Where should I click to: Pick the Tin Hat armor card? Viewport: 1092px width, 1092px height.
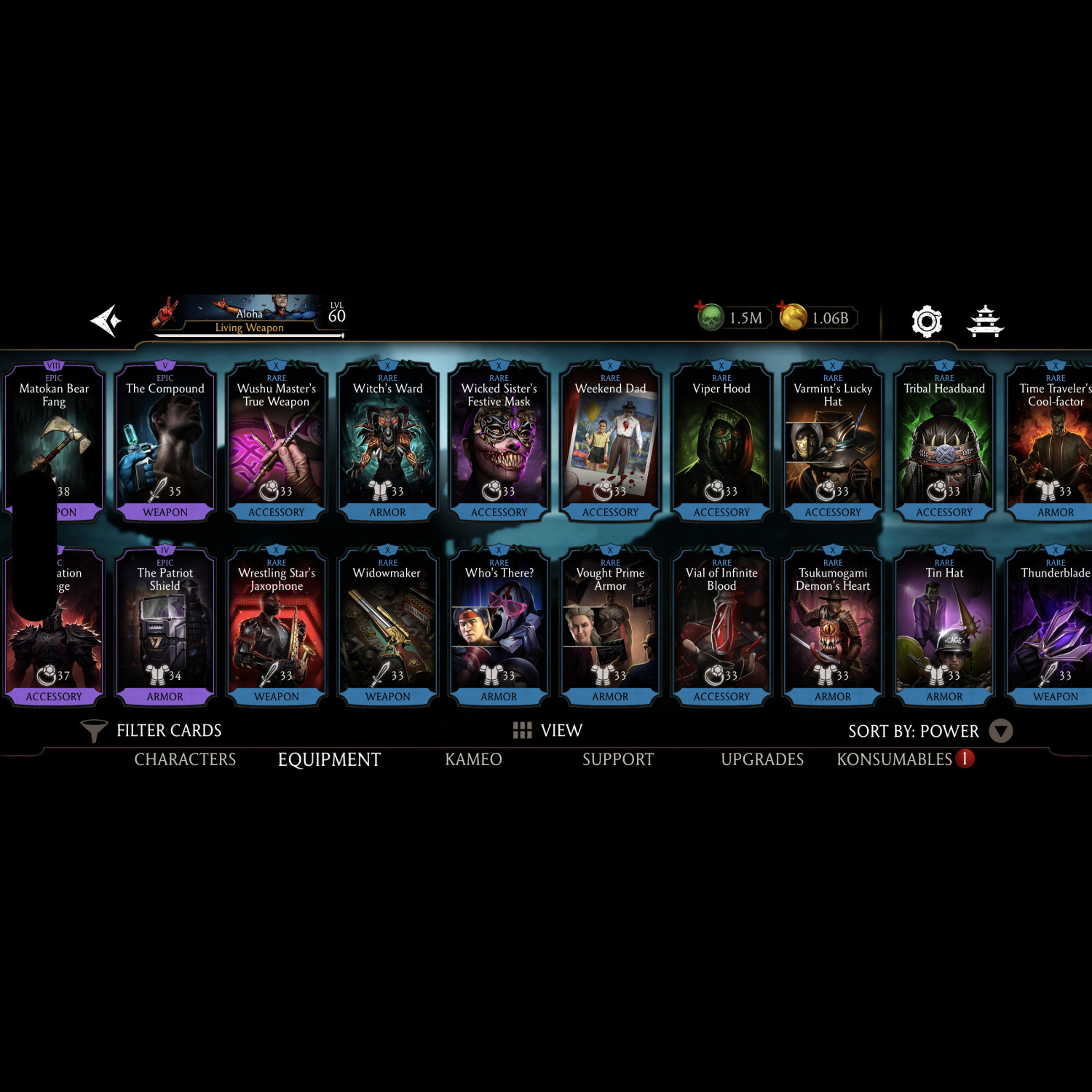pos(944,626)
